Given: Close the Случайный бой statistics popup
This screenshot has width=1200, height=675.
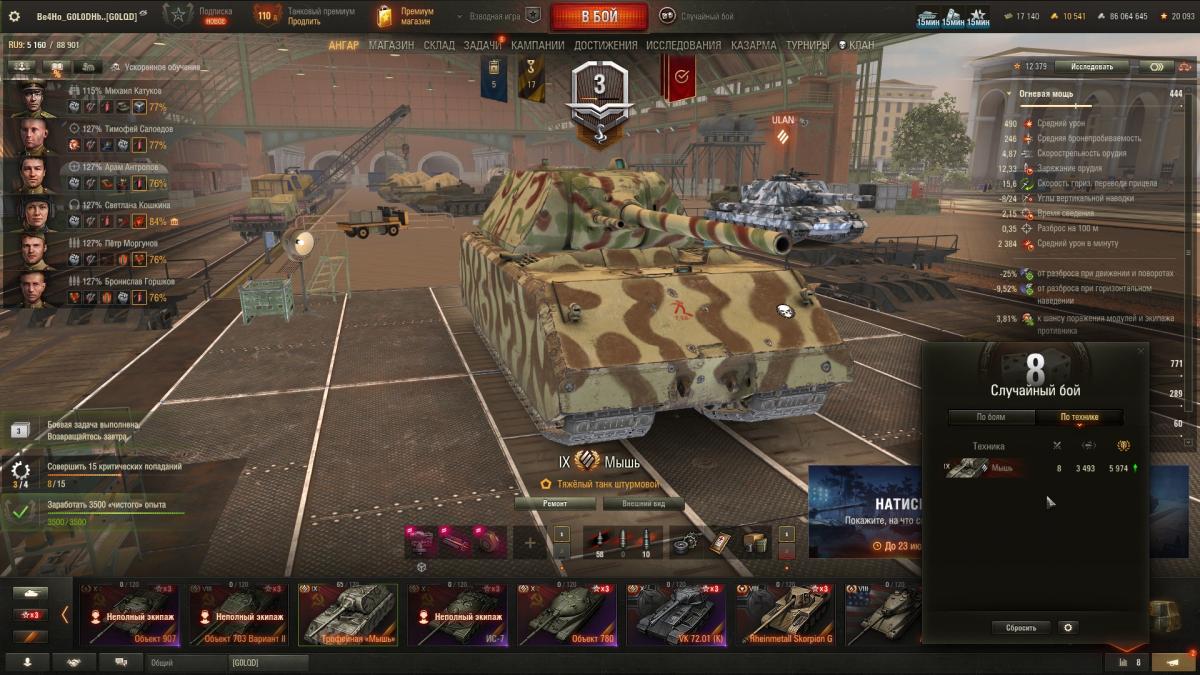Looking at the screenshot, I should 1141,351.
